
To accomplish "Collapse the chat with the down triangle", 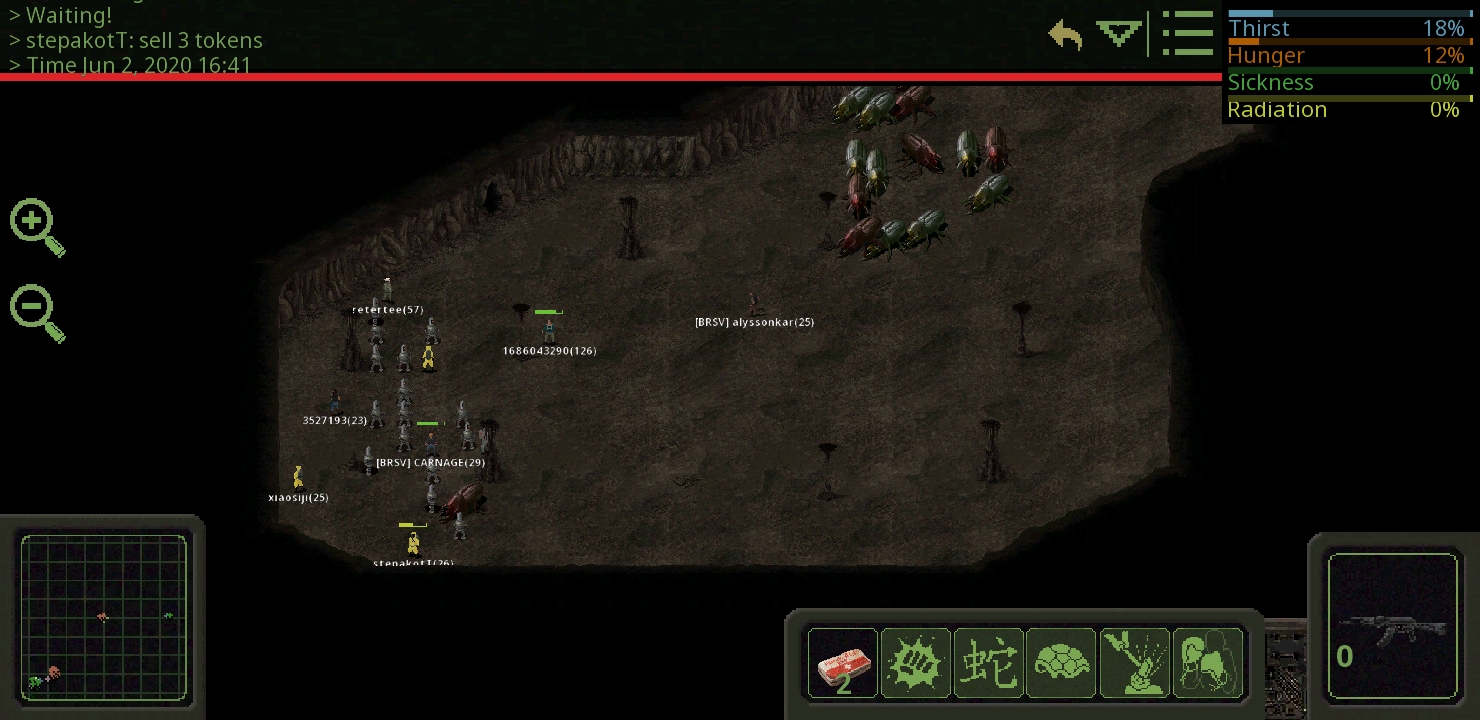I will coord(1117,33).
